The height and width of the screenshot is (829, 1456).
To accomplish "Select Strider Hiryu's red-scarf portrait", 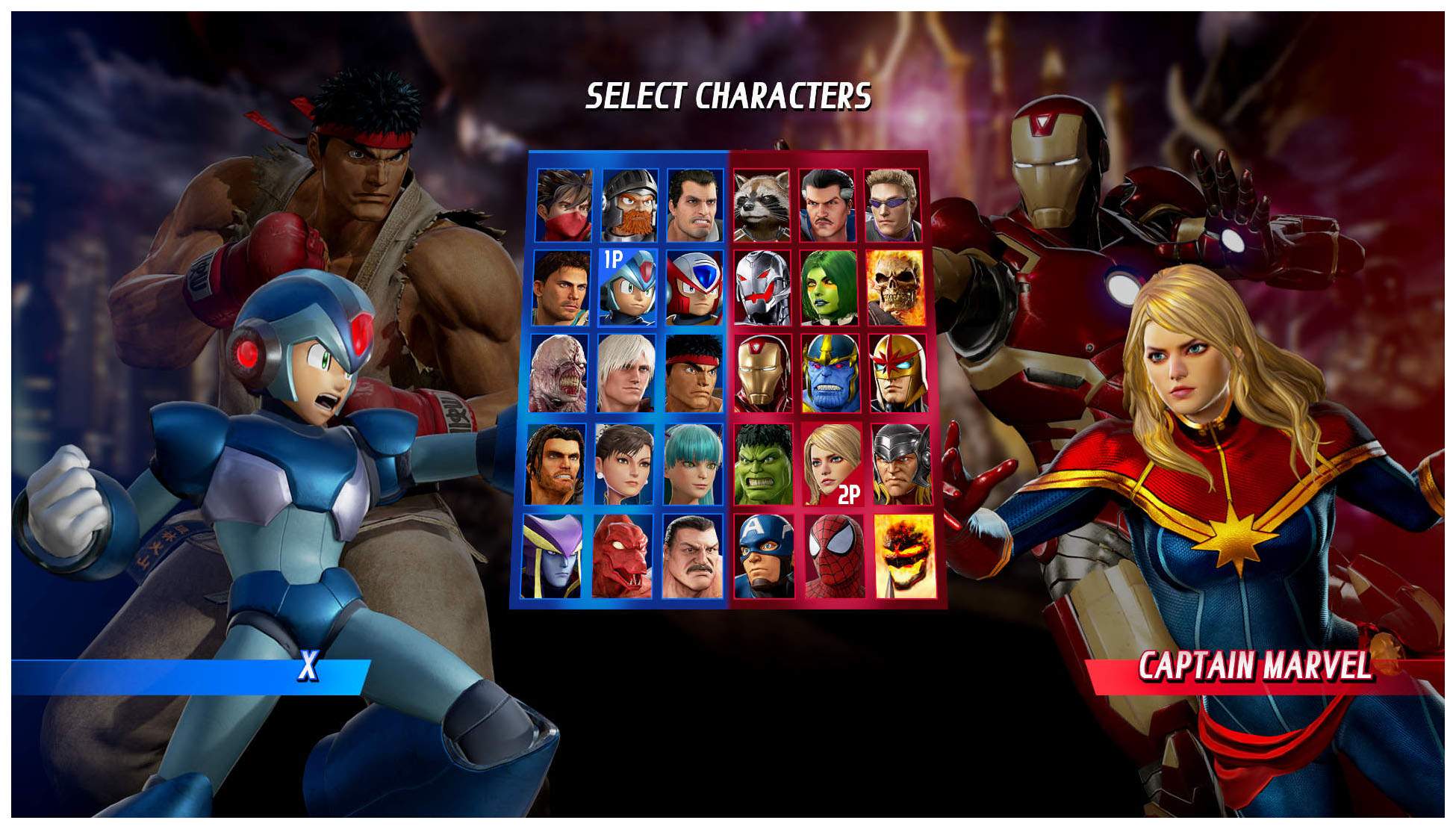I will click(564, 205).
